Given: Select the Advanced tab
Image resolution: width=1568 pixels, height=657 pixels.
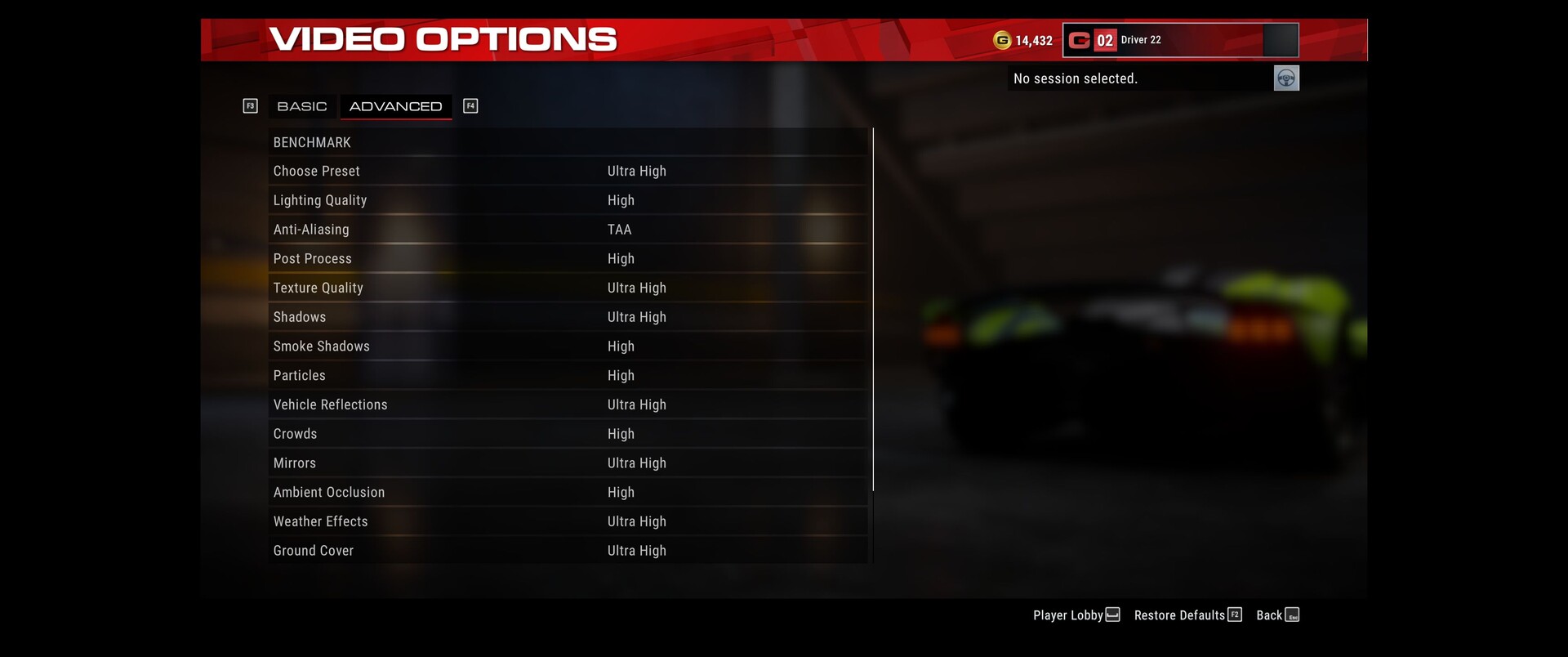Looking at the screenshot, I should [395, 106].
